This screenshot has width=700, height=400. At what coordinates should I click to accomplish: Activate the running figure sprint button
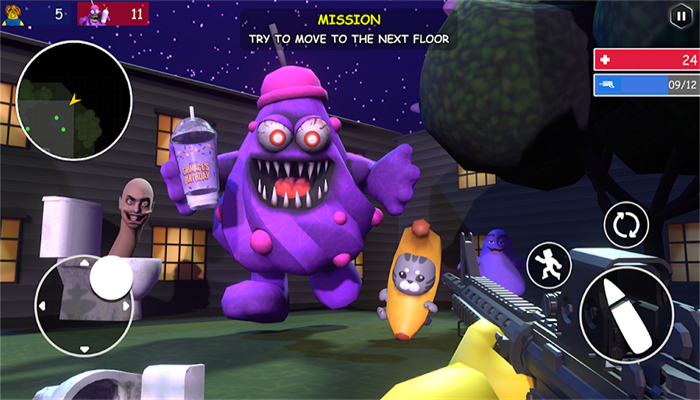(x=548, y=263)
